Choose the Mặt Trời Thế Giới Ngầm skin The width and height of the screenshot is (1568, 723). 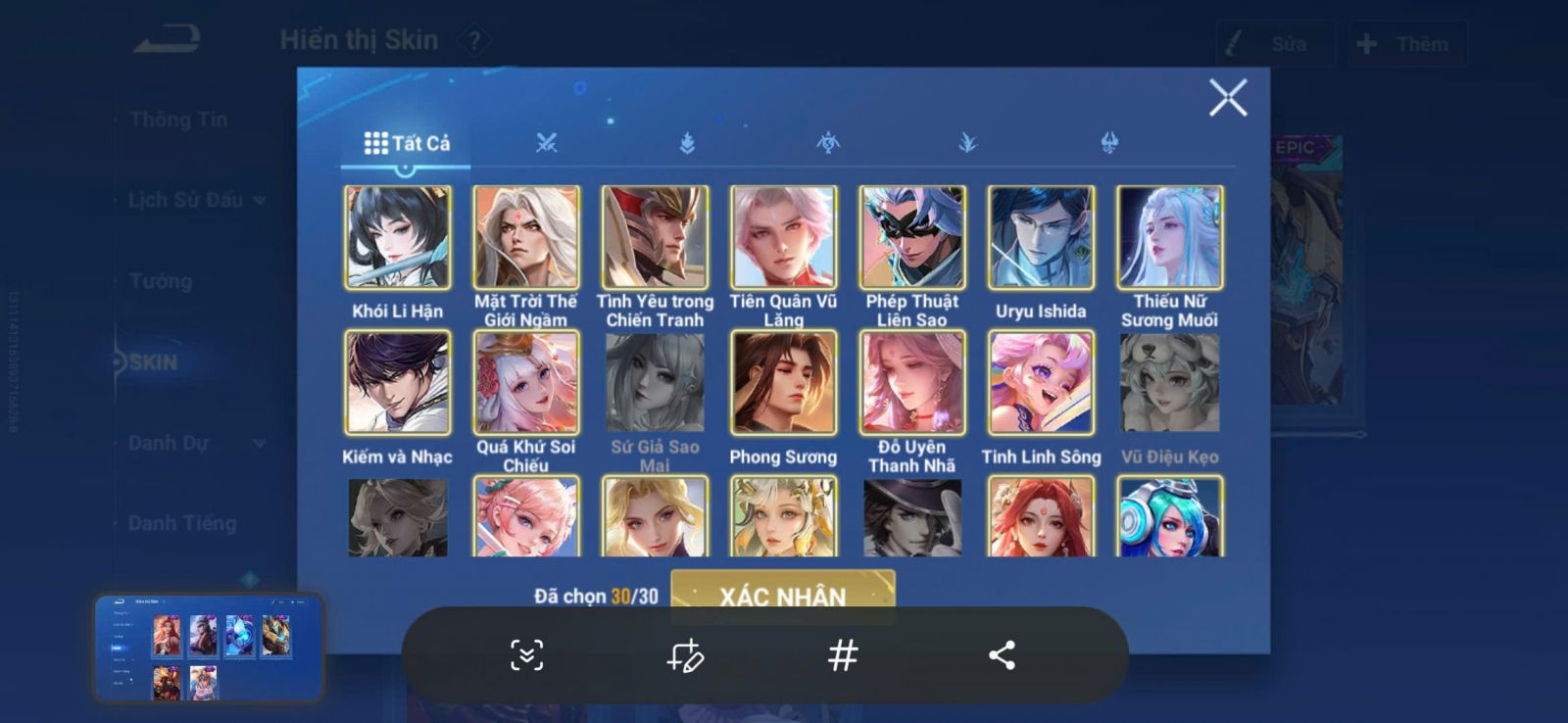526,237
